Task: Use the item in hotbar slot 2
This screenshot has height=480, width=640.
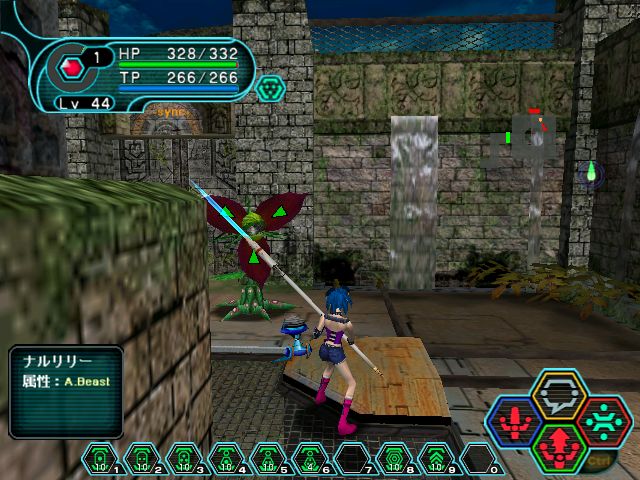Action: click(x=141, y=459)
